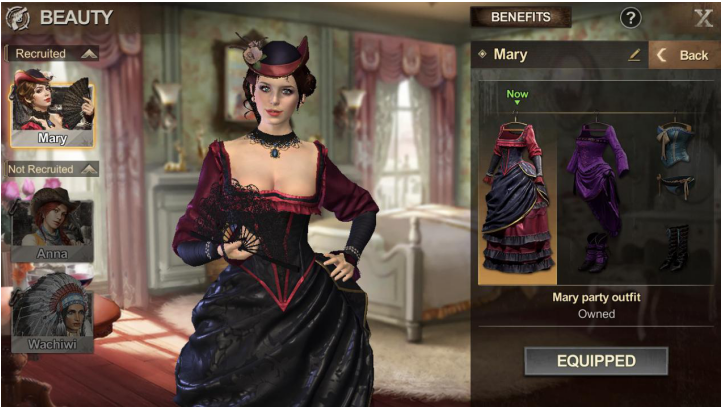Edit Mary's name with pencil icon
The height and width of the screenshot is (409, 723).
(634, 55)
